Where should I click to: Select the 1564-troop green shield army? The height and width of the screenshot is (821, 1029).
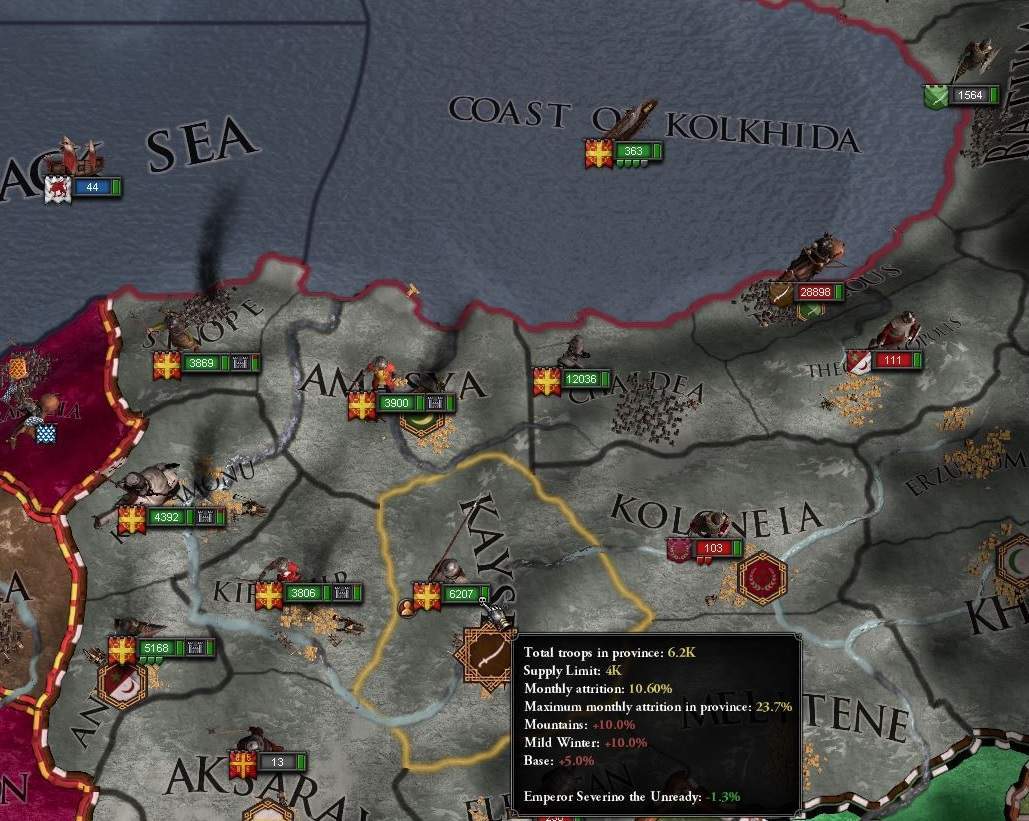(x=960, y=96)
